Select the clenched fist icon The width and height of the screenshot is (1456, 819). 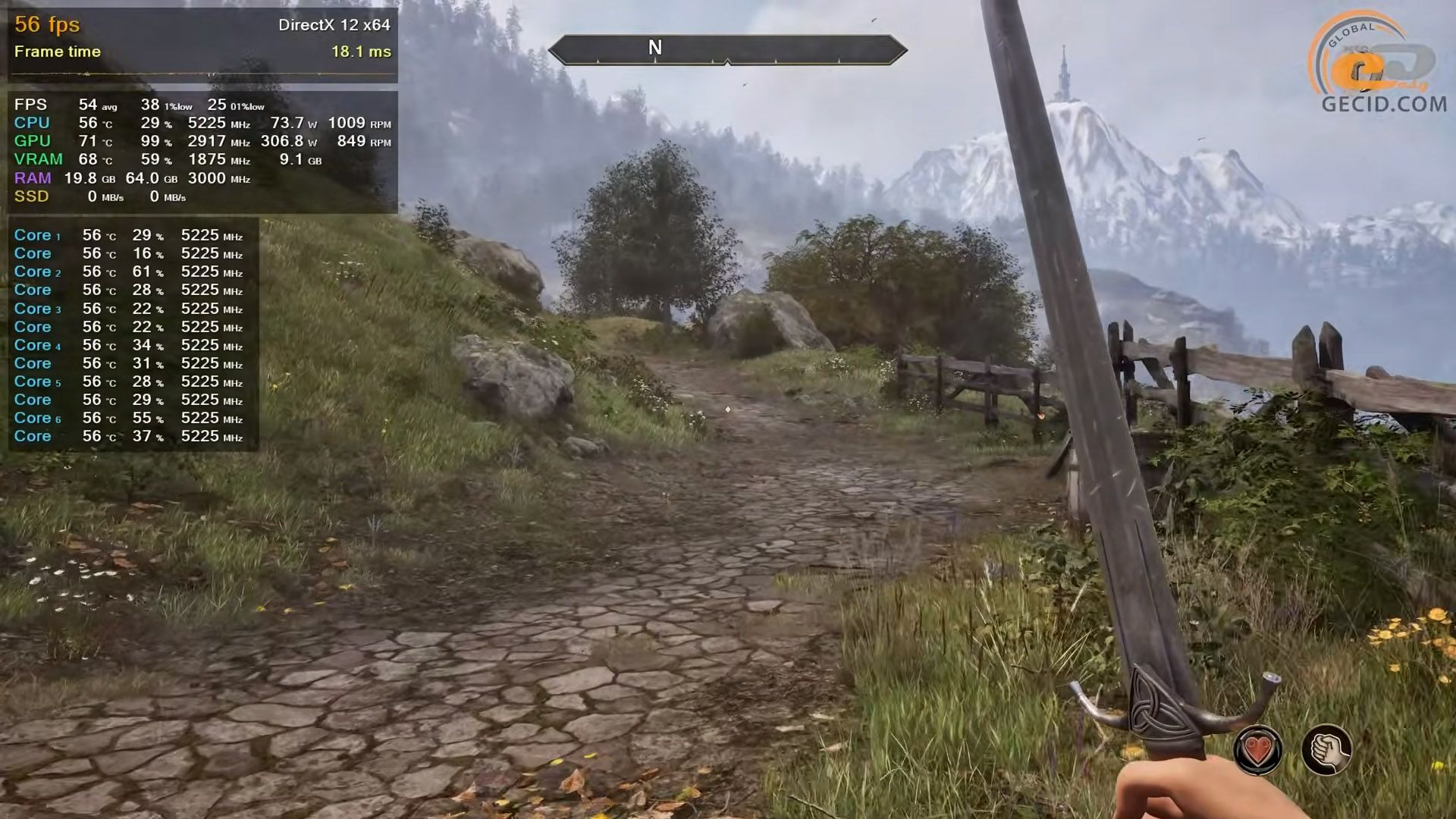(x=1326, y=751)
